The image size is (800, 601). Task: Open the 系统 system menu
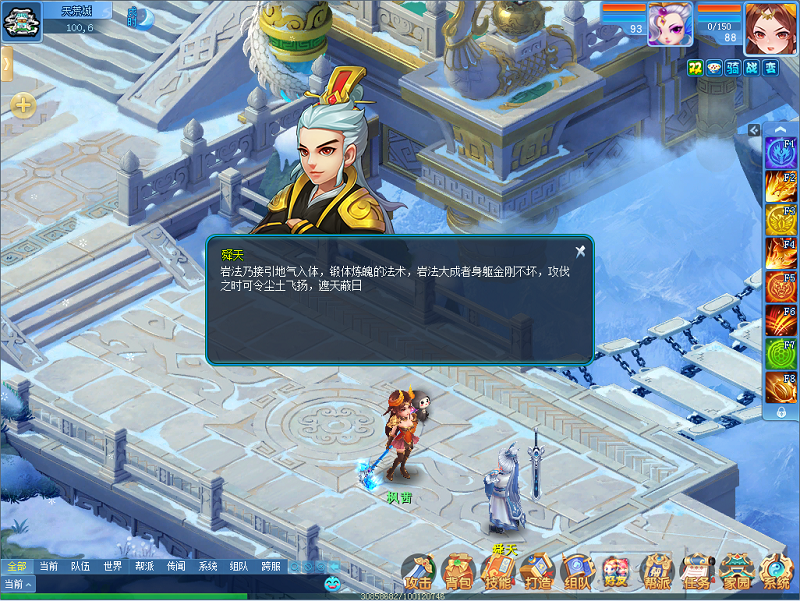click(776, 572)
